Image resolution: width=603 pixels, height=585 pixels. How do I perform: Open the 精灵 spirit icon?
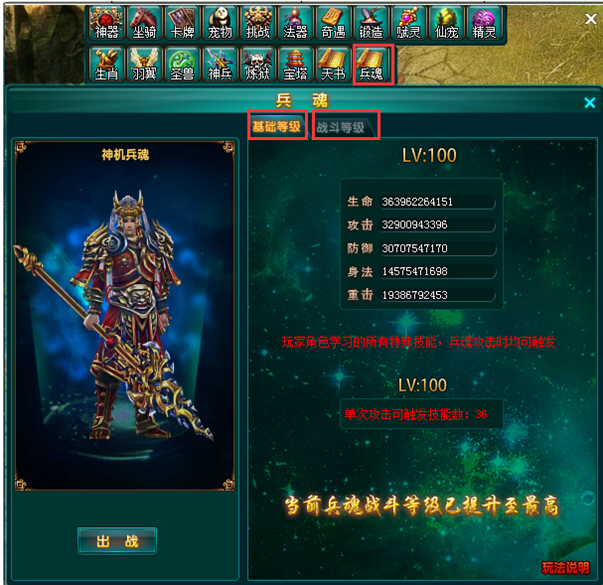click(x=484, y=24)
